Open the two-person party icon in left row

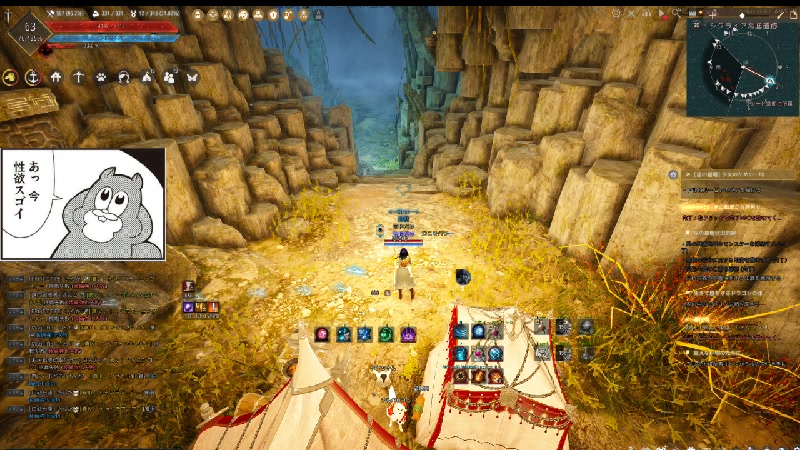pyautogui.click(x=170, y=77)
